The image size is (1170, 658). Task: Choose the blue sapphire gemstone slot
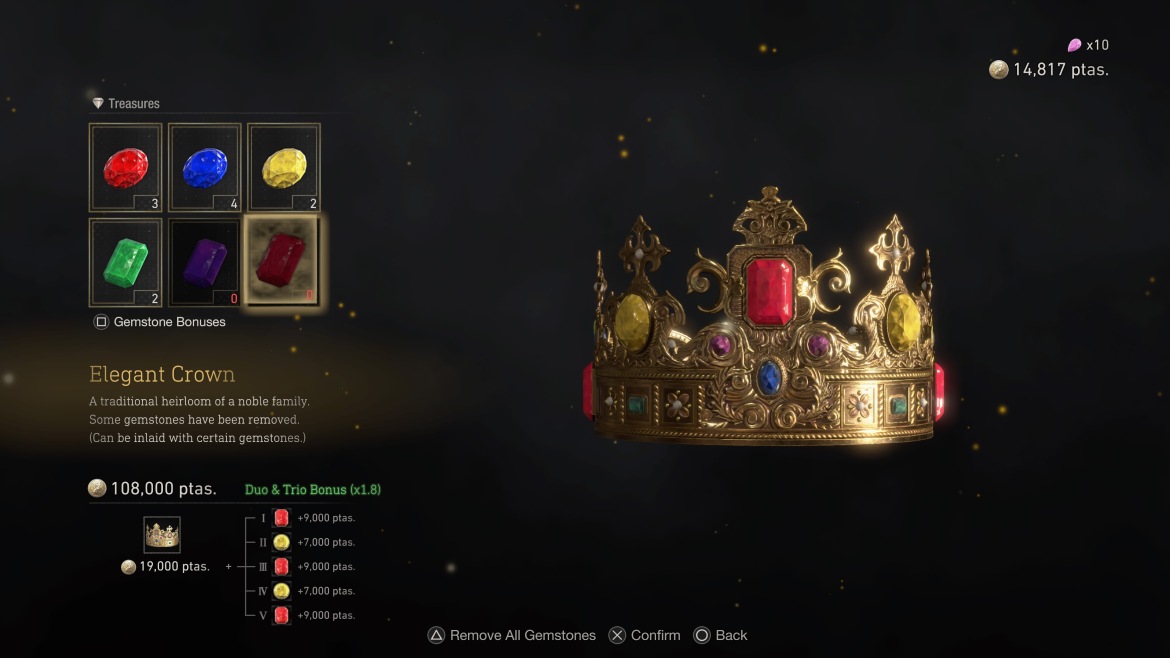coord(205,168)
